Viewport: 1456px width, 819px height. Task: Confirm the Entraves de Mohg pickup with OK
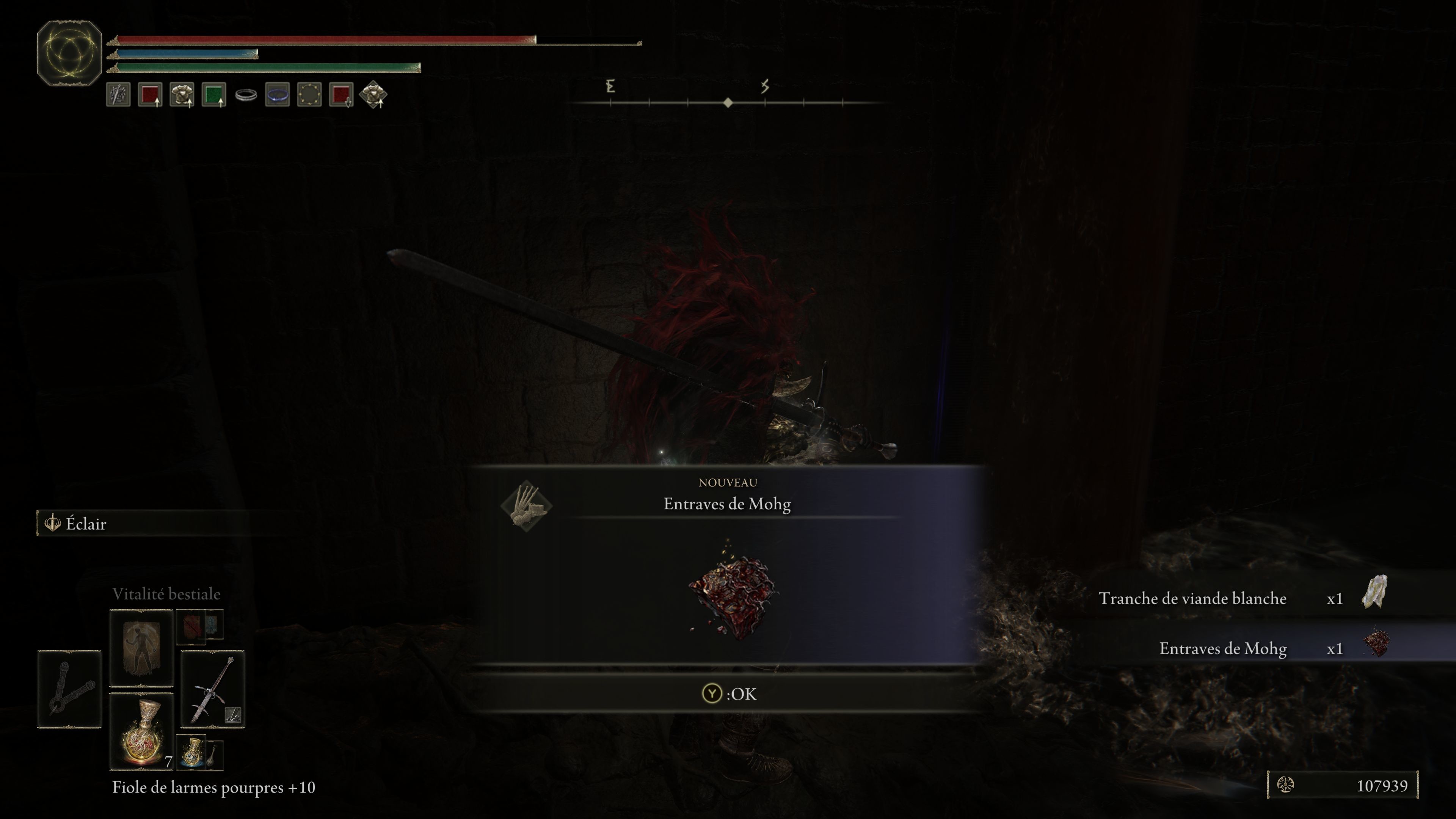[728, 693]
